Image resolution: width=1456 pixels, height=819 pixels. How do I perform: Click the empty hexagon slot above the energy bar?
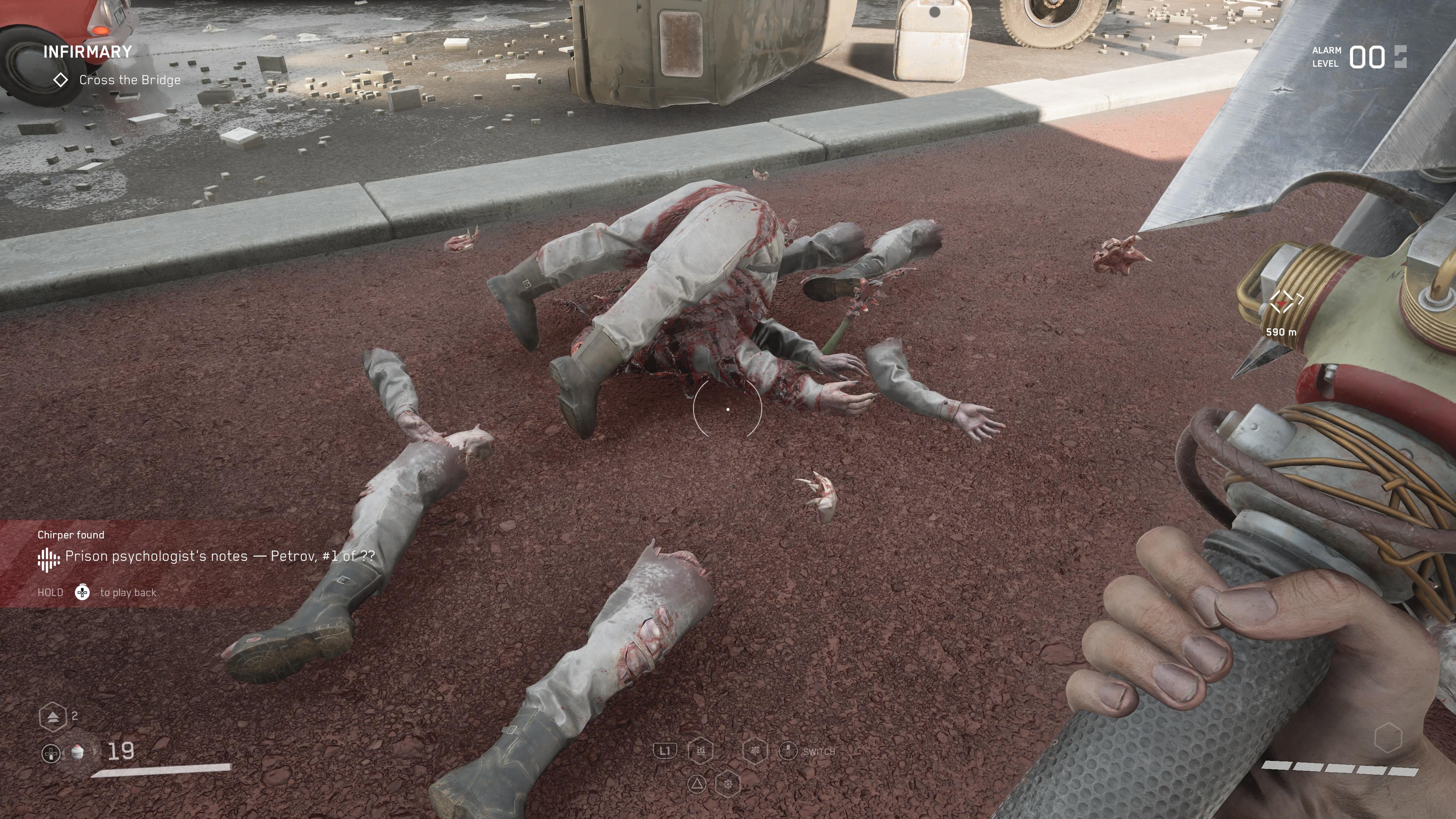coord(1388,737)
